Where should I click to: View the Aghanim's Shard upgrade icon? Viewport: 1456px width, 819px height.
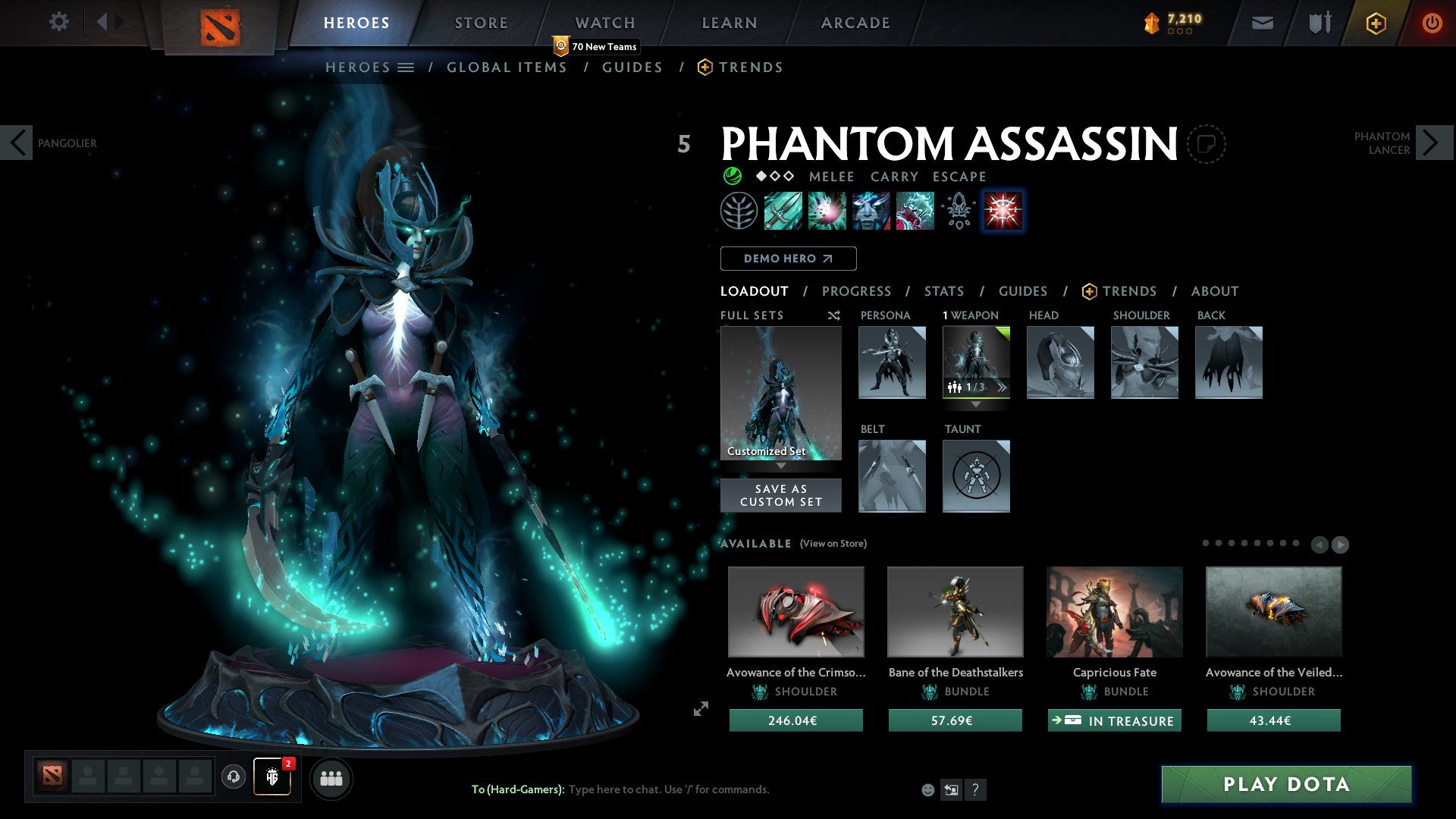958,211
